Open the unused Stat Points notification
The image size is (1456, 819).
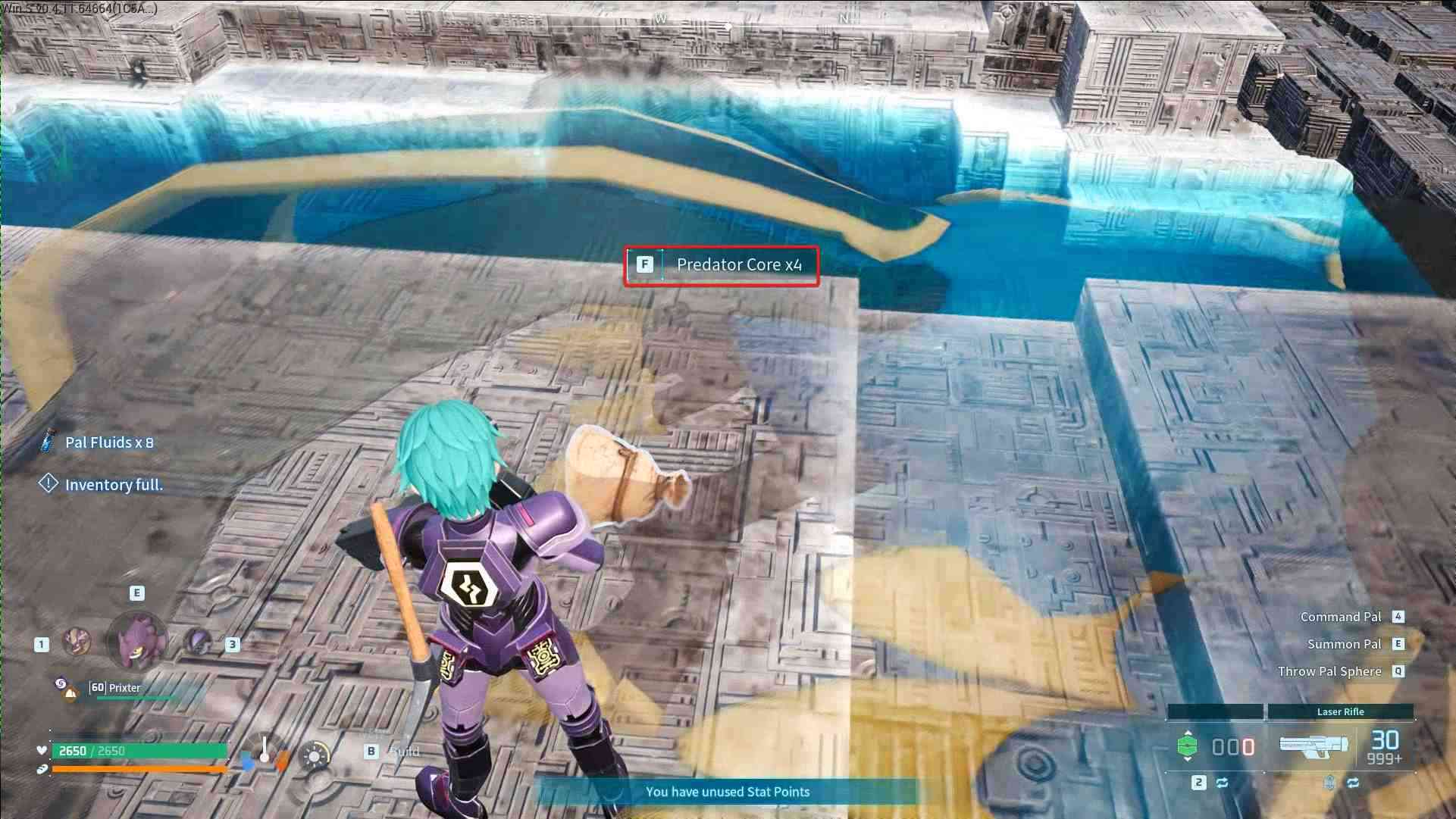point(727,792)
